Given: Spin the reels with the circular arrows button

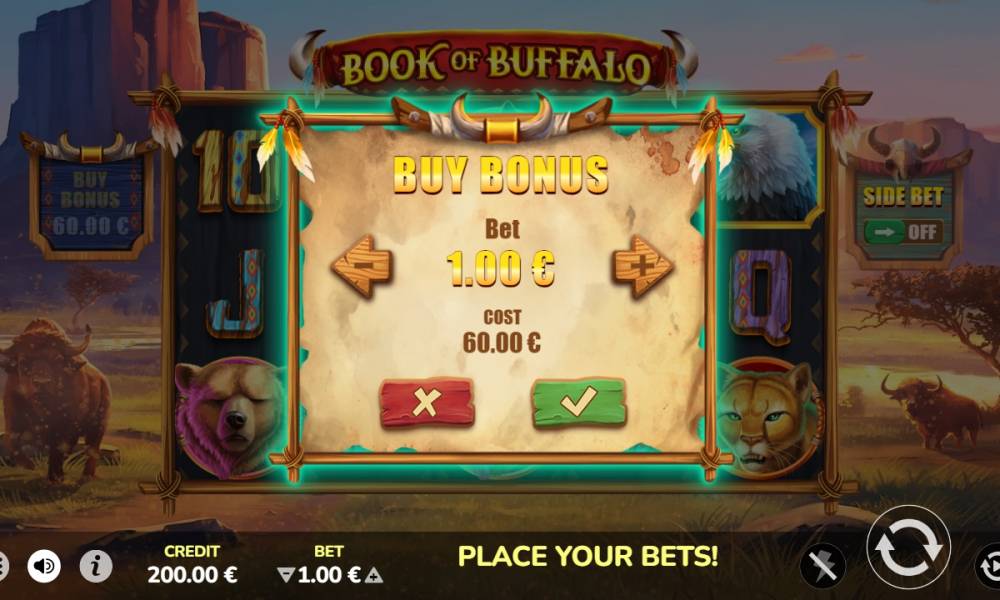Looking at the screenshot, I should coord(907,548).
